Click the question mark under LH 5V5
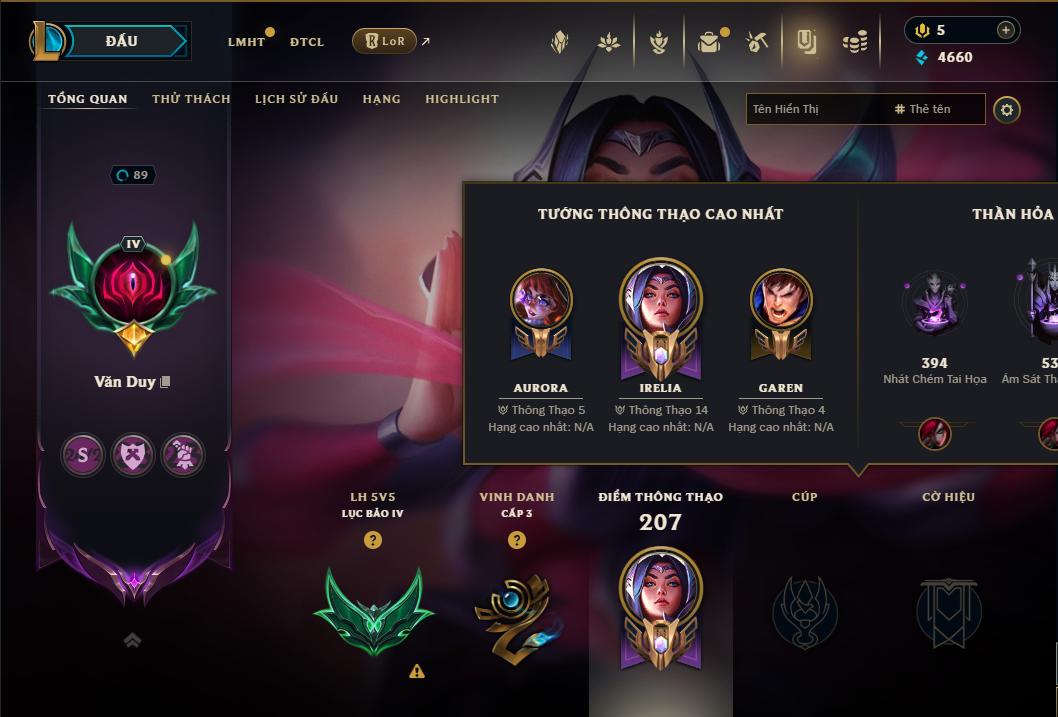The height and width of the screenshot is (717, 1058). point(373,540)
